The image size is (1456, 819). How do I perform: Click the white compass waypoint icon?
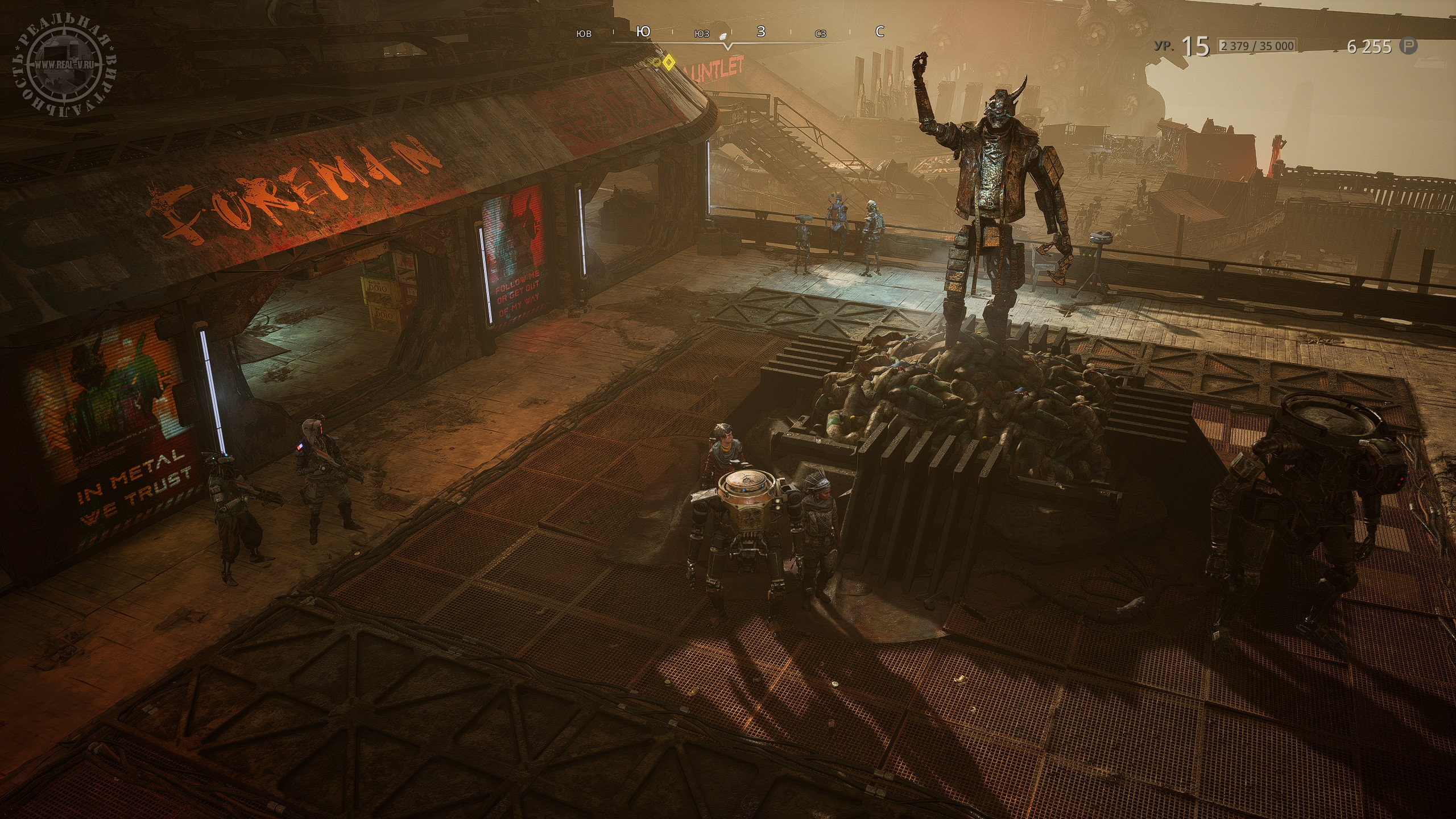point(722,35)
